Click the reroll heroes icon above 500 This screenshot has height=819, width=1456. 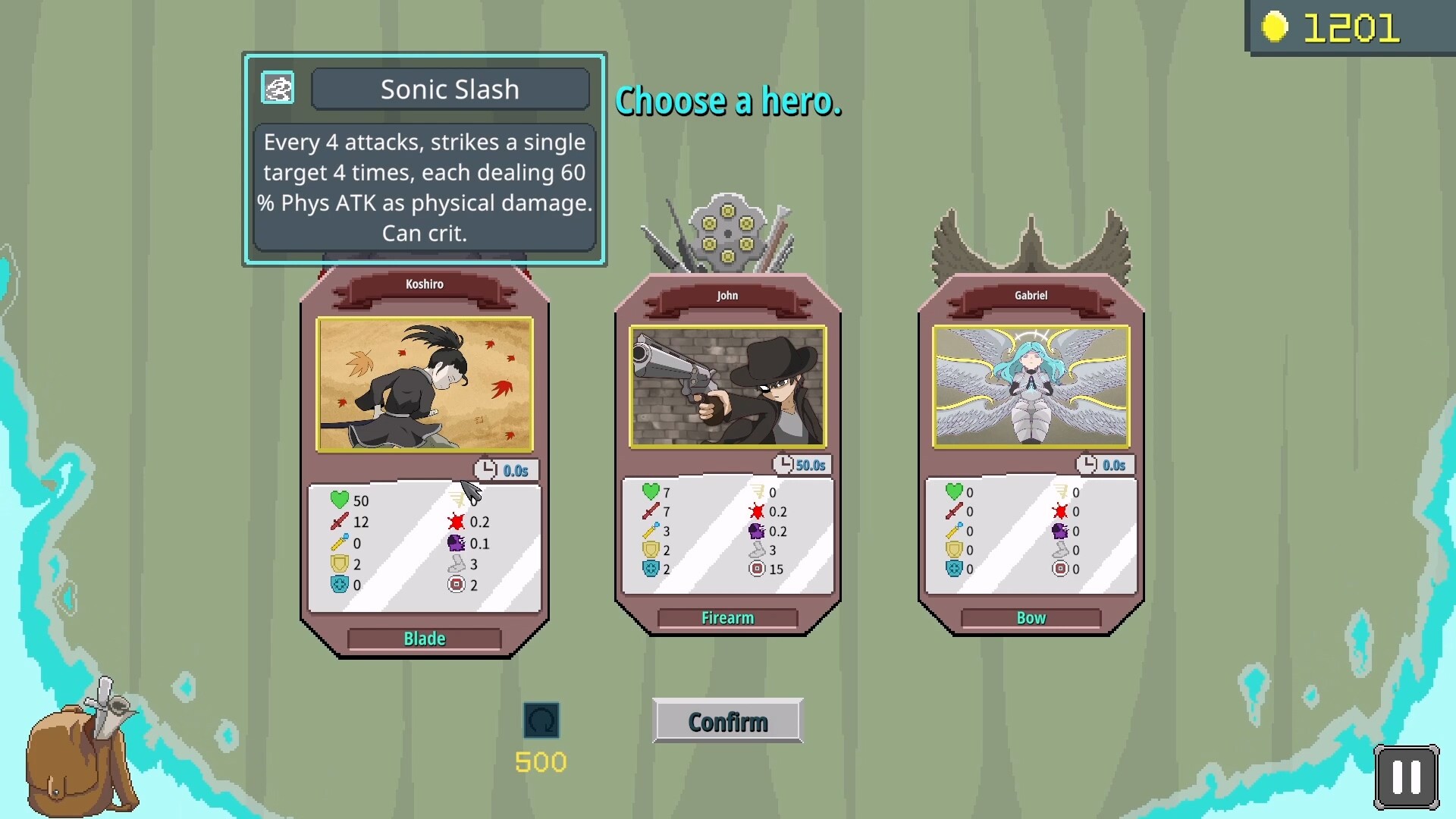click(x=541, y=720)
